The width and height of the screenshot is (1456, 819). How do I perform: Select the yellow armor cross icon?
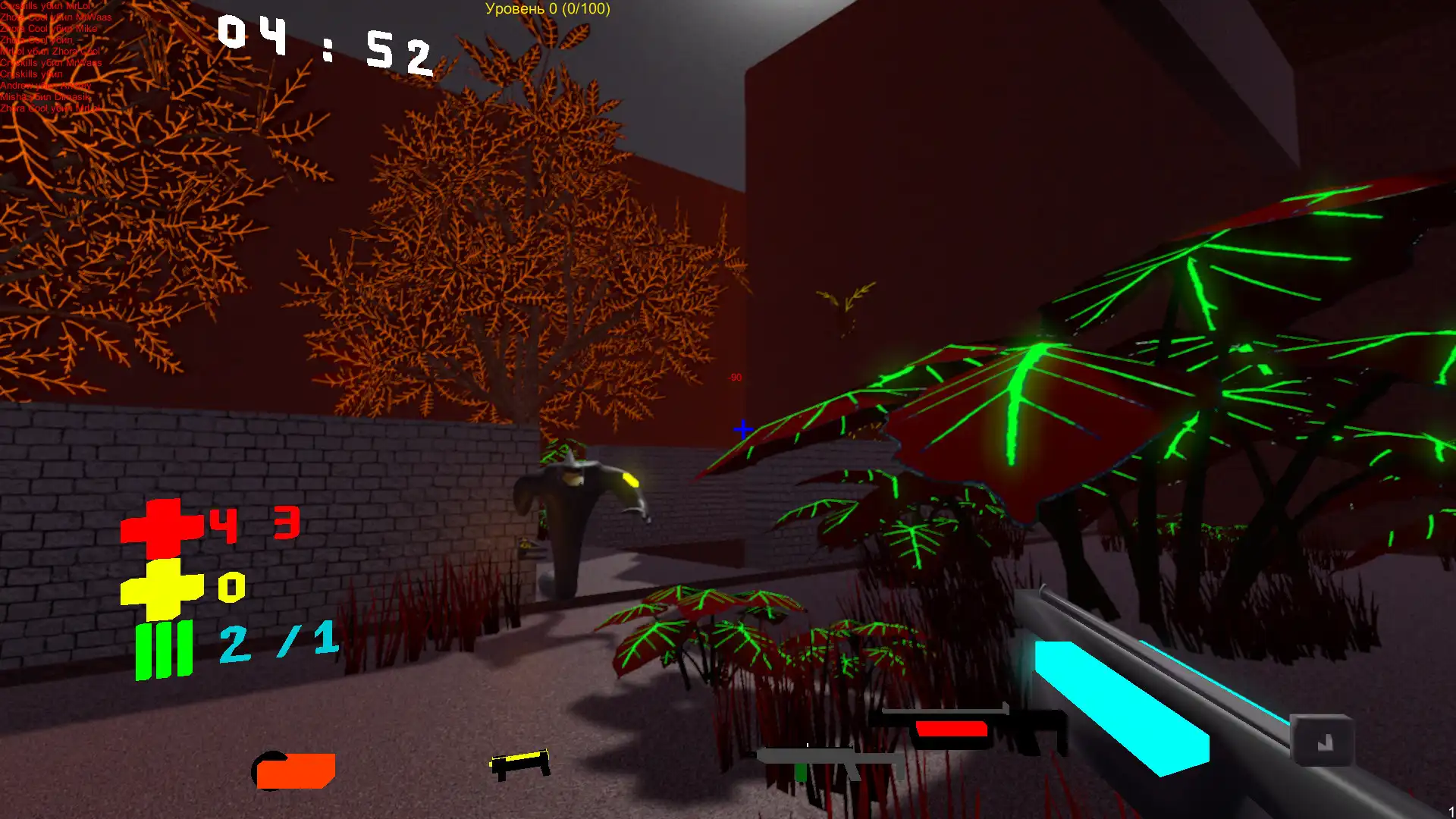click(163, 588)
